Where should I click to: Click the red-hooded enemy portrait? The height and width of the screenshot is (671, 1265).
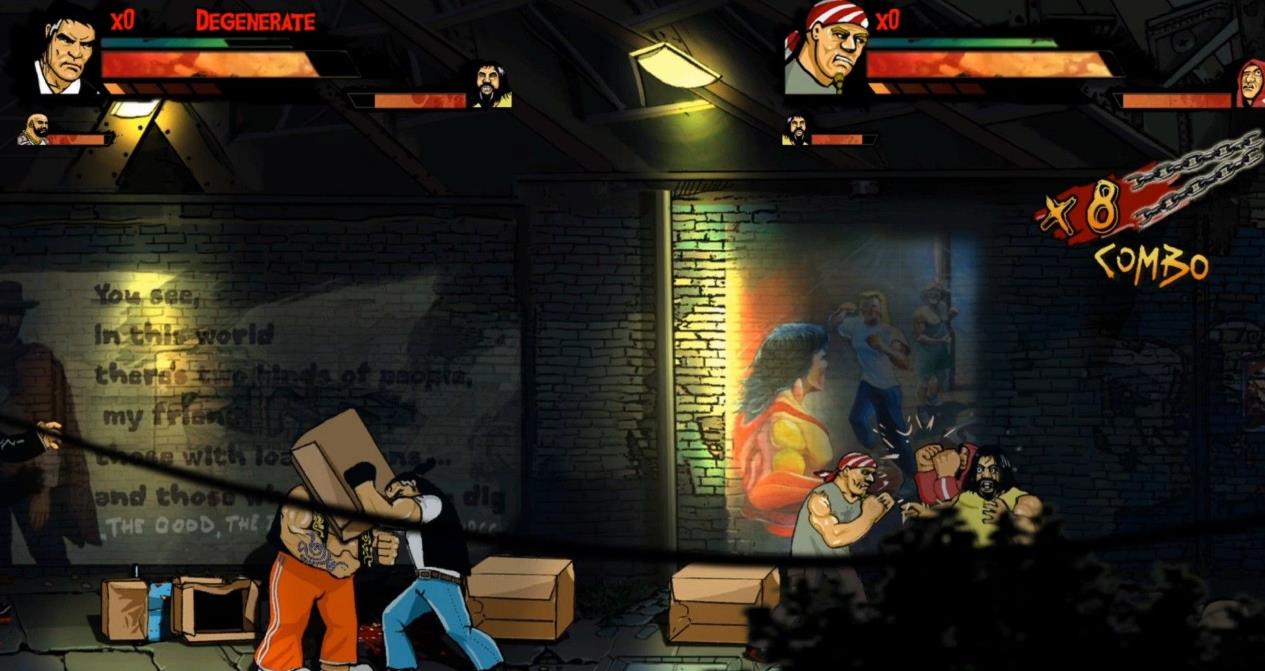pyautogui.click(x=1249, y=83)
